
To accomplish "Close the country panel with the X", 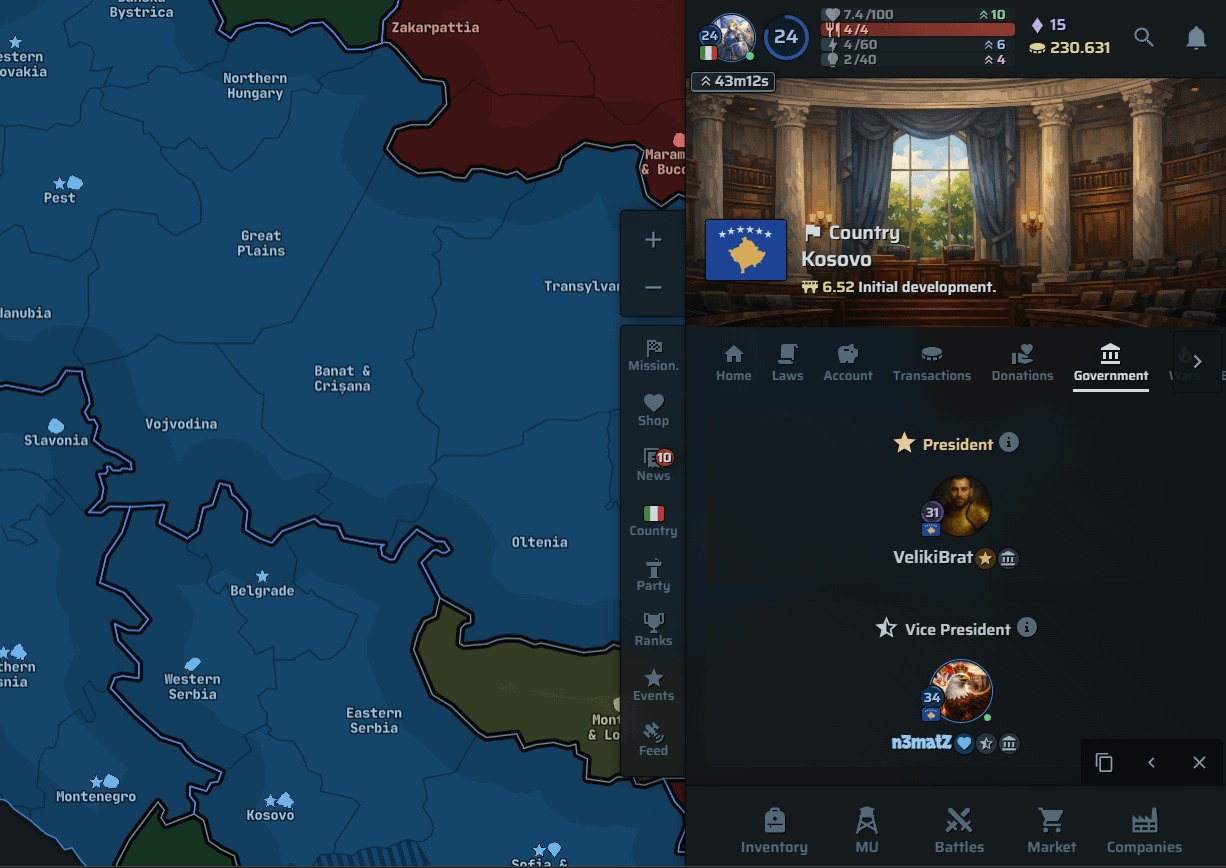I will pyautogui.click(x=1199, y=763).
